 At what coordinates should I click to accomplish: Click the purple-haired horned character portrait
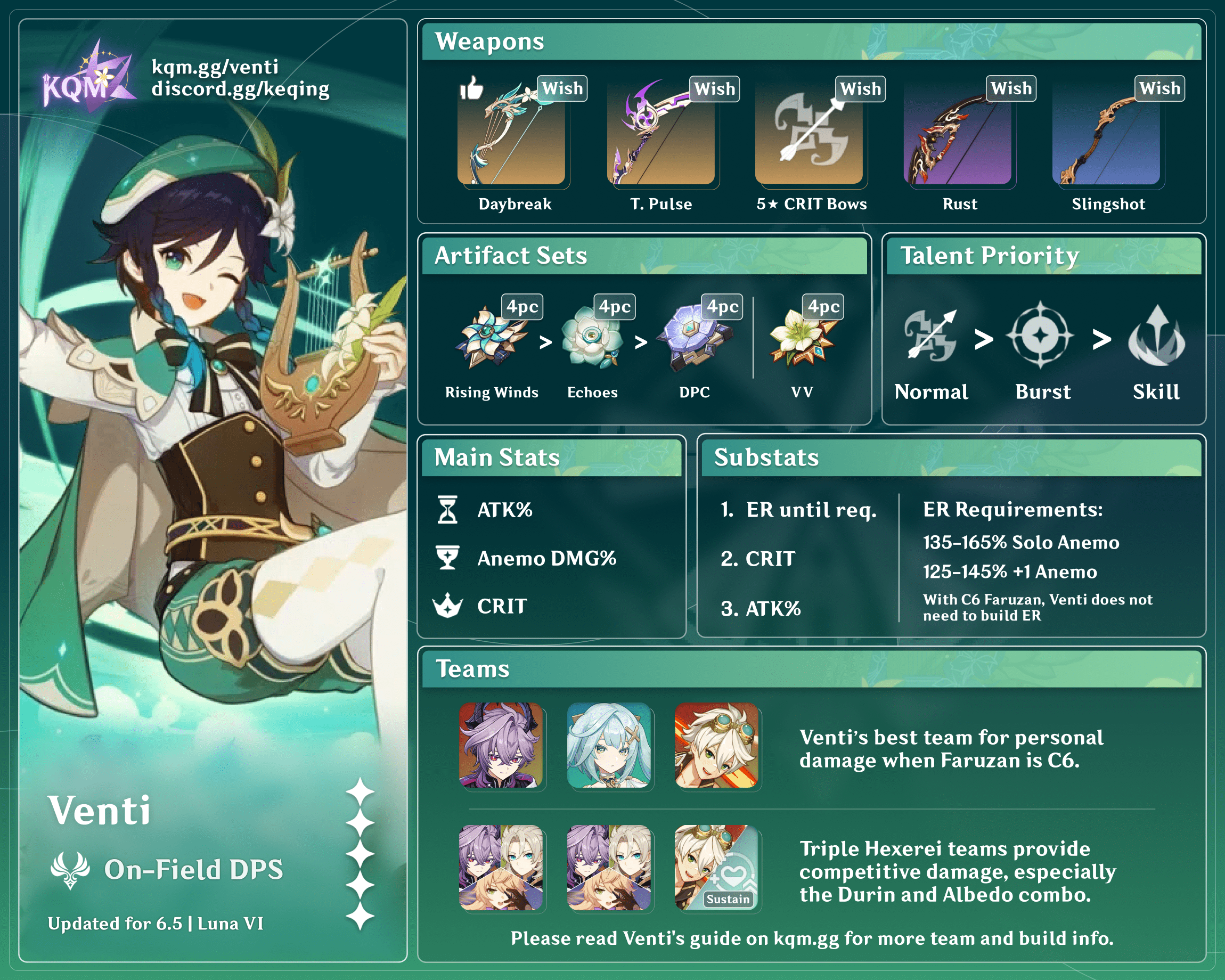[501, 745]
